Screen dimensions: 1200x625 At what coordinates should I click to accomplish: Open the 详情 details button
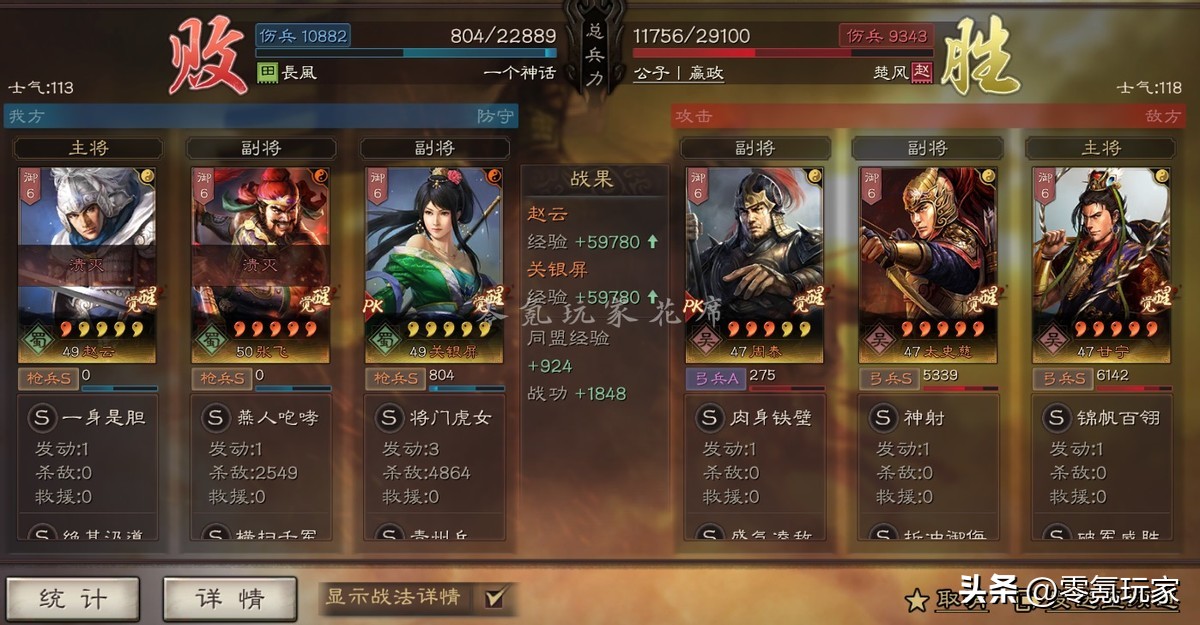tap(230, 598)
